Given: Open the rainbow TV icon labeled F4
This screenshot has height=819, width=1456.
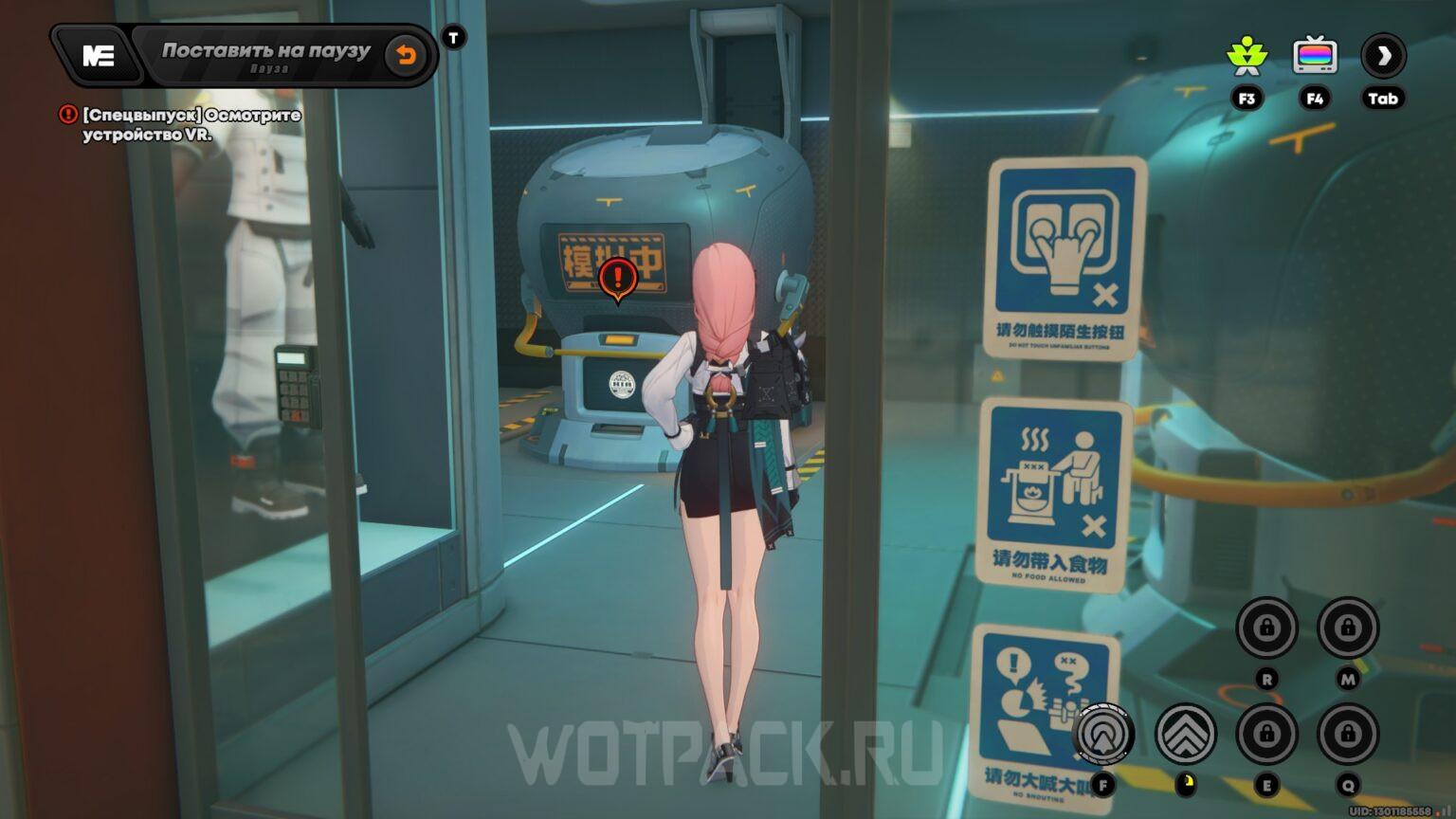Looking at the screenshot, I should (1314, 56).
